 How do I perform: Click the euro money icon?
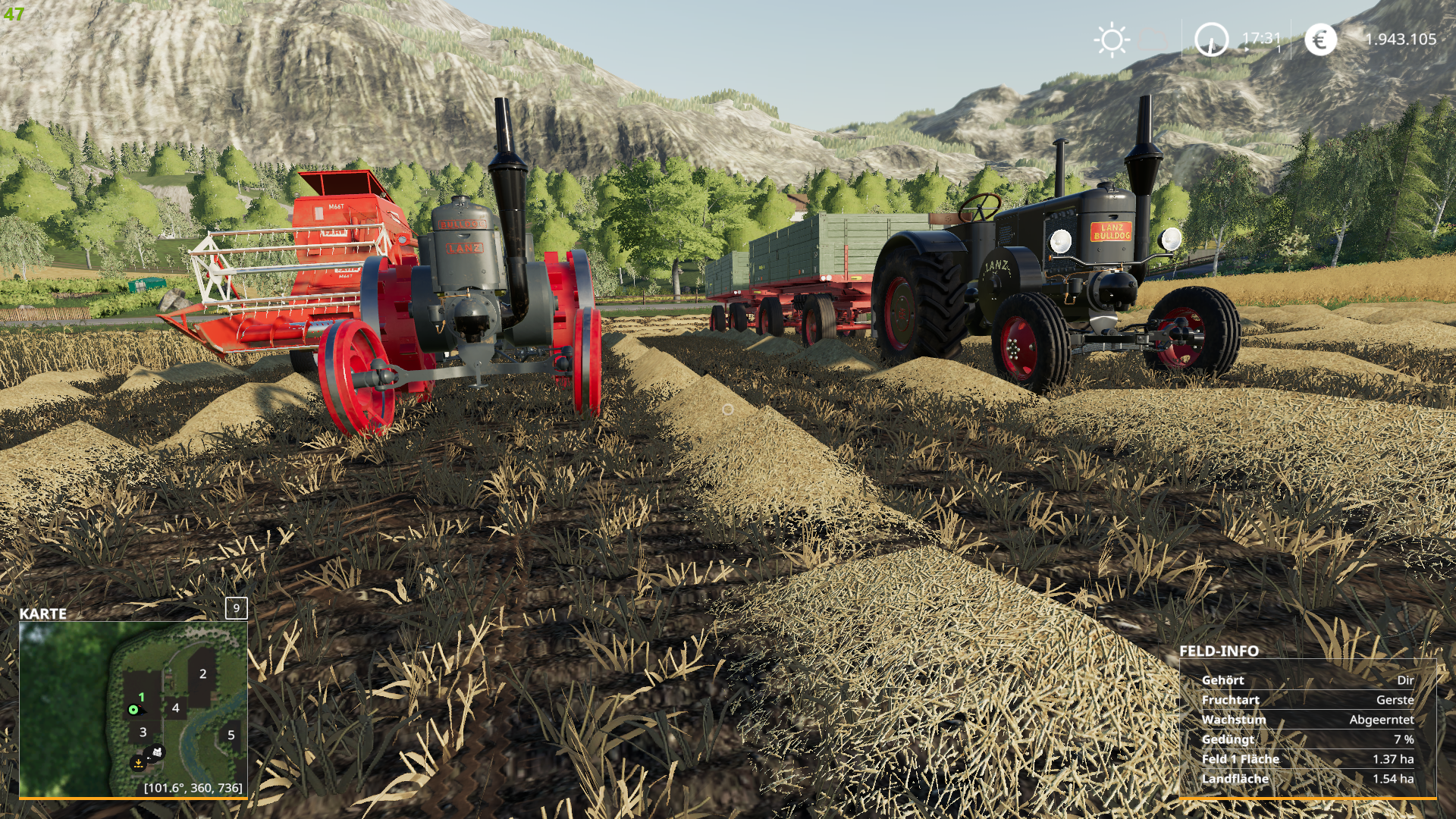pyautogui.click(x=1320, y=39)
